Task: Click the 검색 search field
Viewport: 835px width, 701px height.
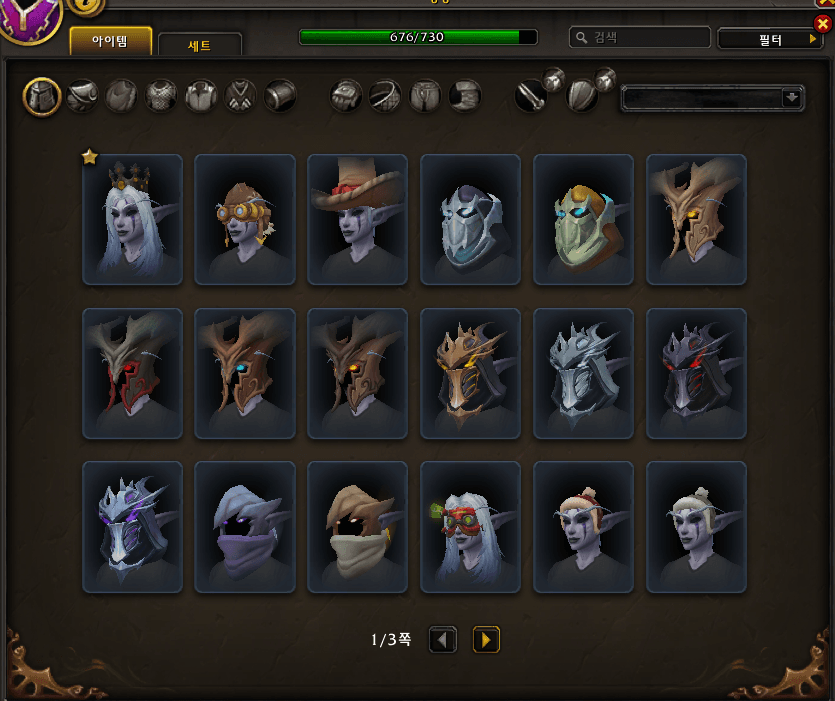Action: [x=640, y=37]
